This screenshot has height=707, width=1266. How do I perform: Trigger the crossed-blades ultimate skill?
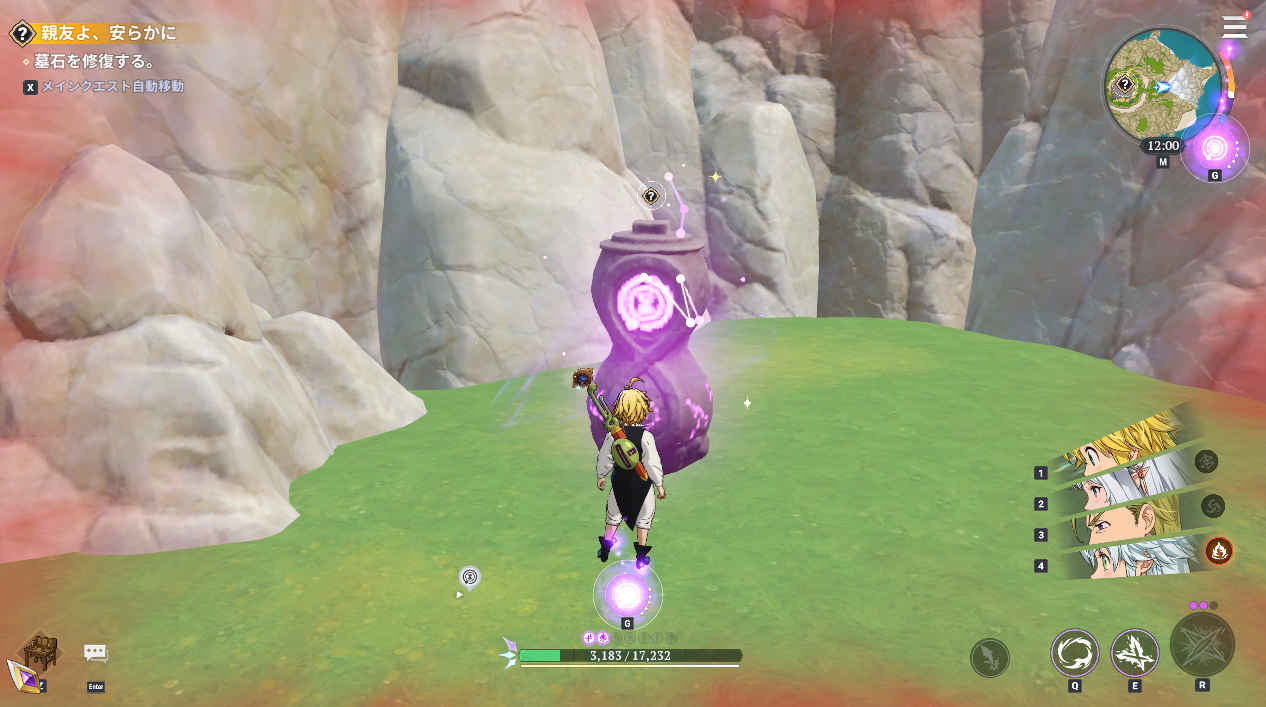point(1202,645)
